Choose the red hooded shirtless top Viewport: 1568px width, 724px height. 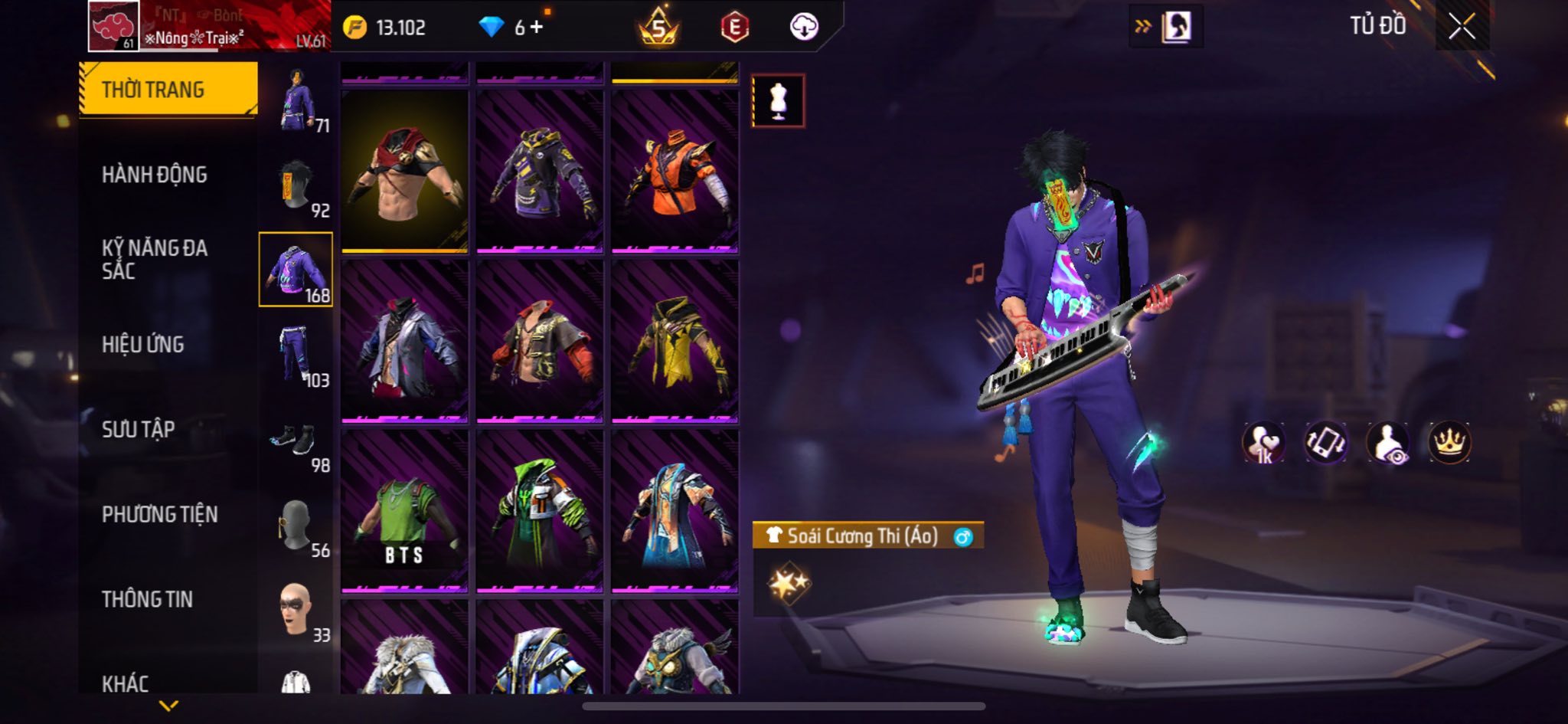[404, 172]
